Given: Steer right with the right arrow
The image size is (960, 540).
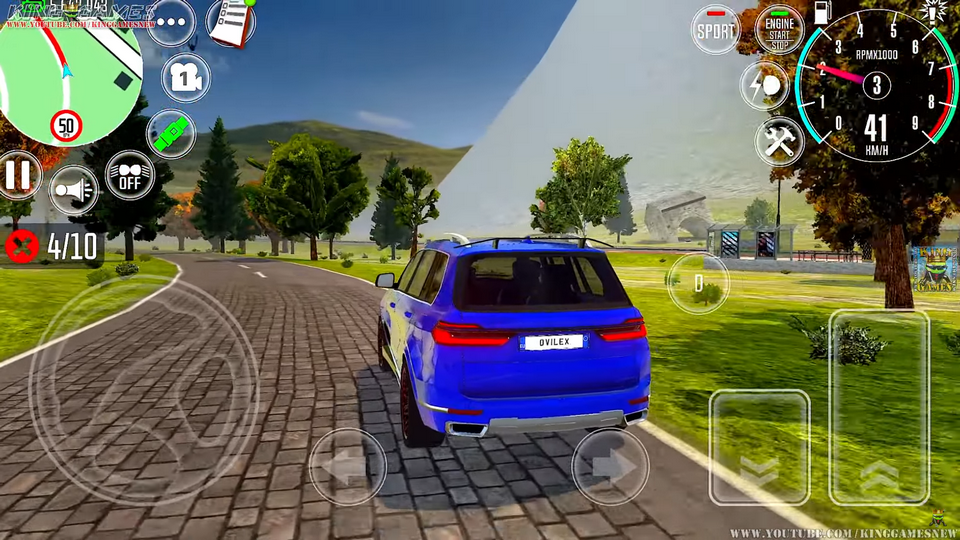Looking at the screenshot, I should (x=610, y=466).
